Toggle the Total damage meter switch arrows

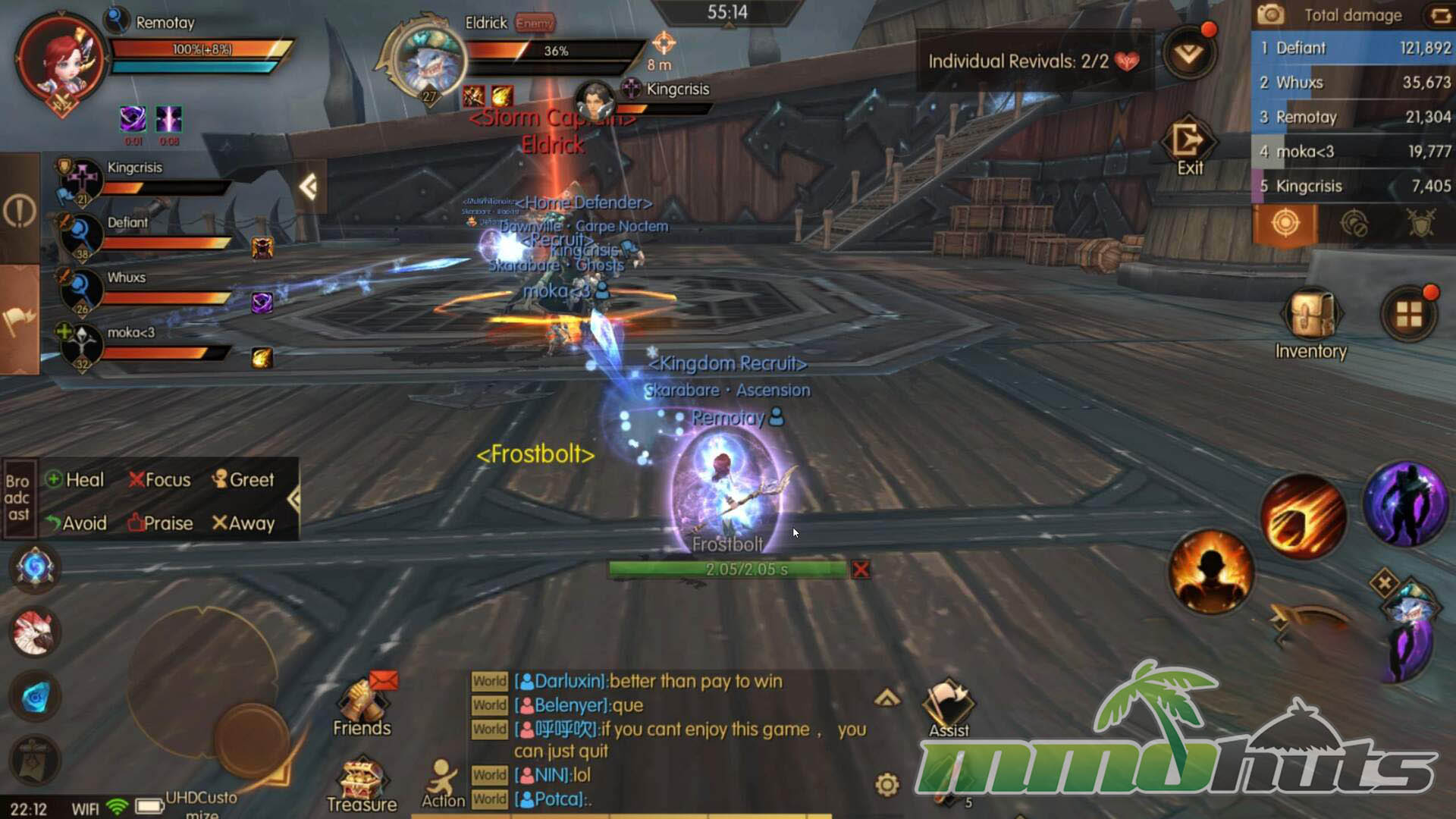coord(1438,15)
